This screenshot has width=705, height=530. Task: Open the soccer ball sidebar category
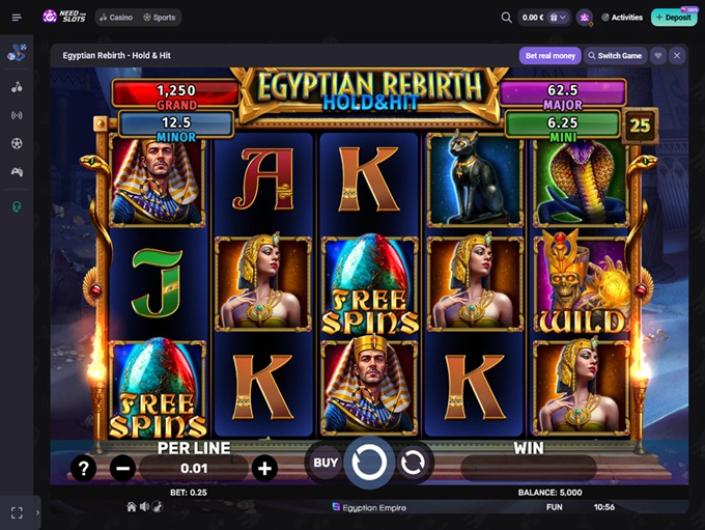16,143
